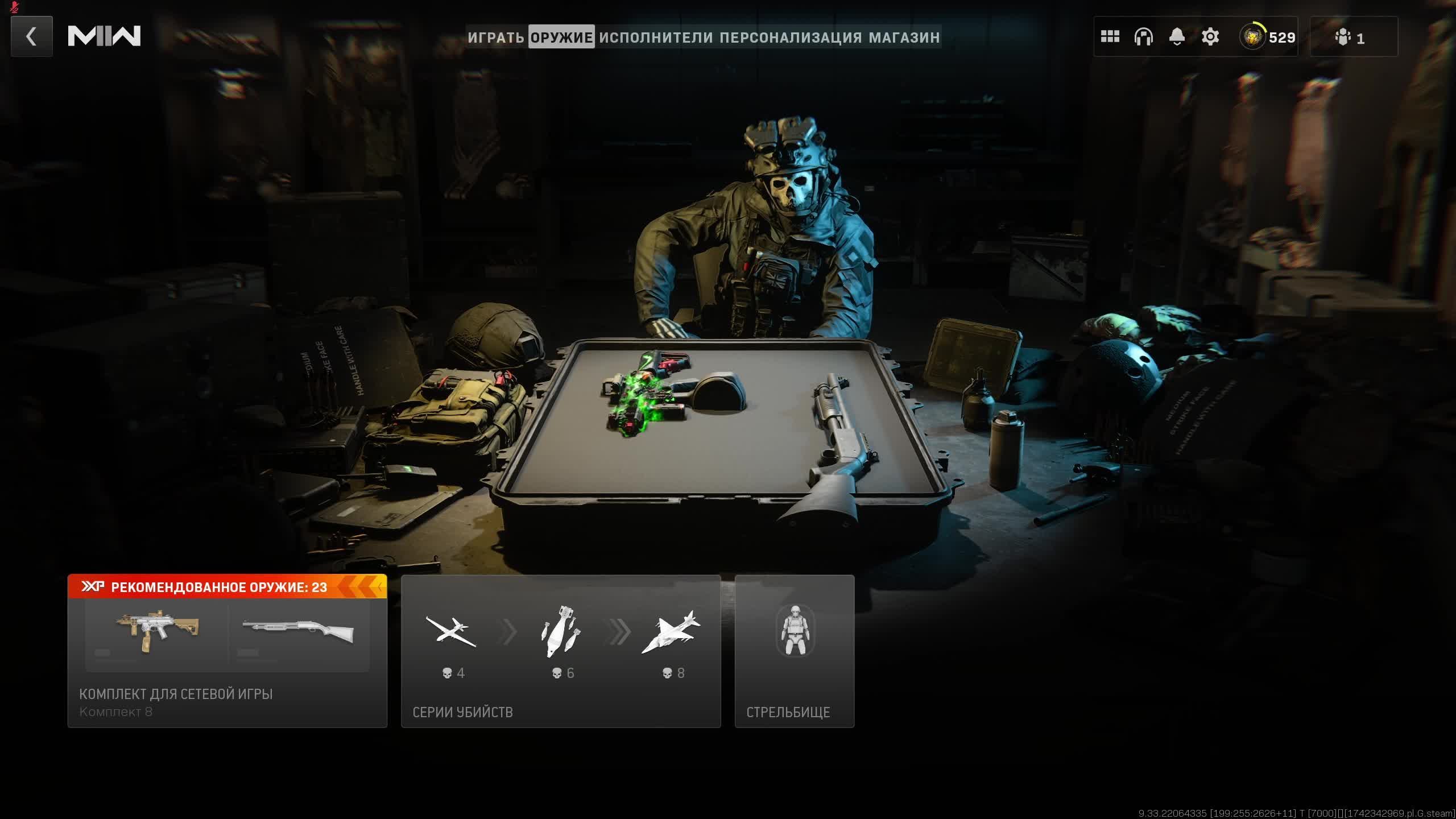This screenshot has height=819, width=1456.
Task: Enter the СТРЕЛЬБИЩЕ firing range
Action: point(794,651)
